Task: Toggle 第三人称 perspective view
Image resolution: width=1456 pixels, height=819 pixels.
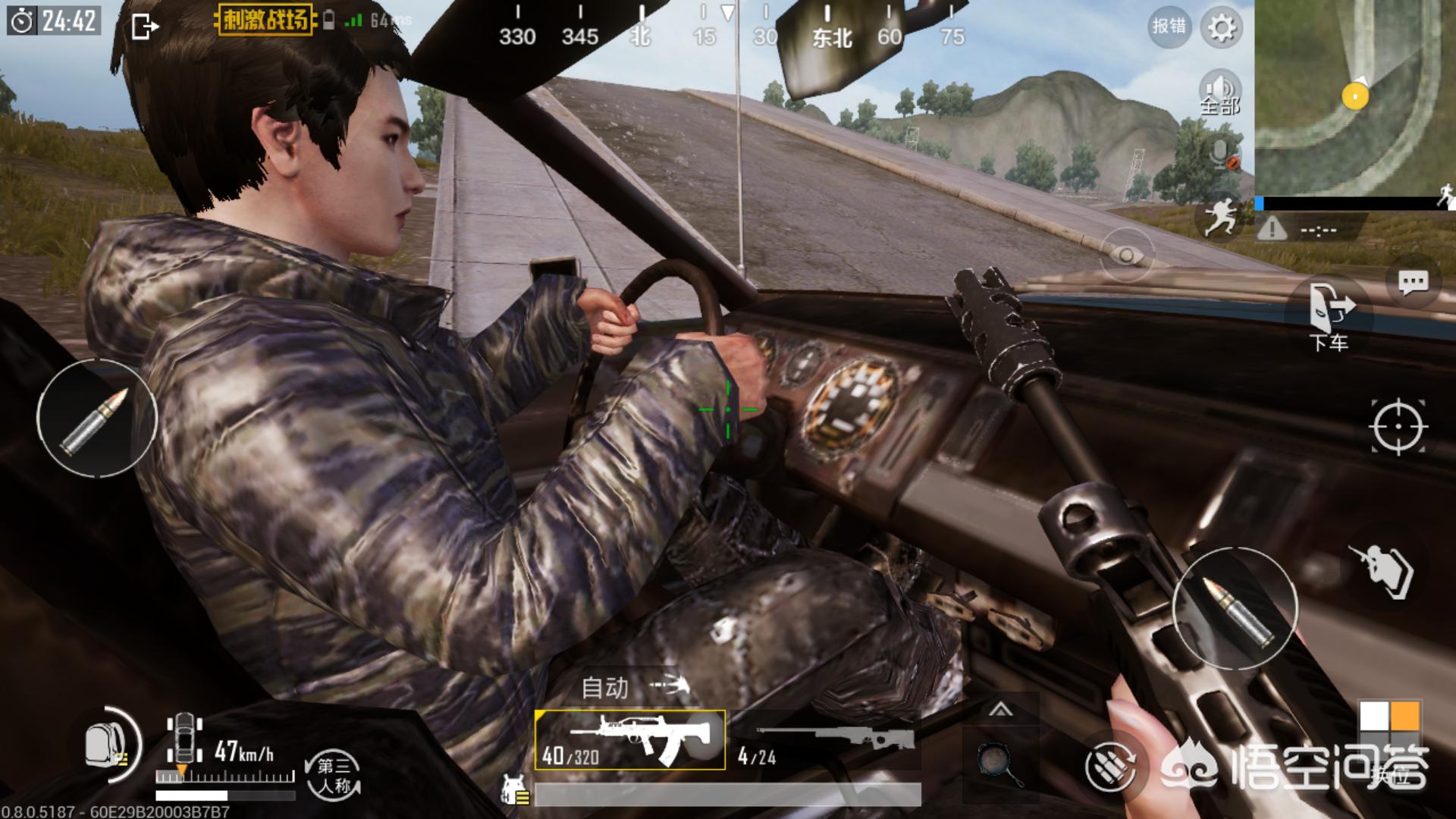Action: coord(334,775)
